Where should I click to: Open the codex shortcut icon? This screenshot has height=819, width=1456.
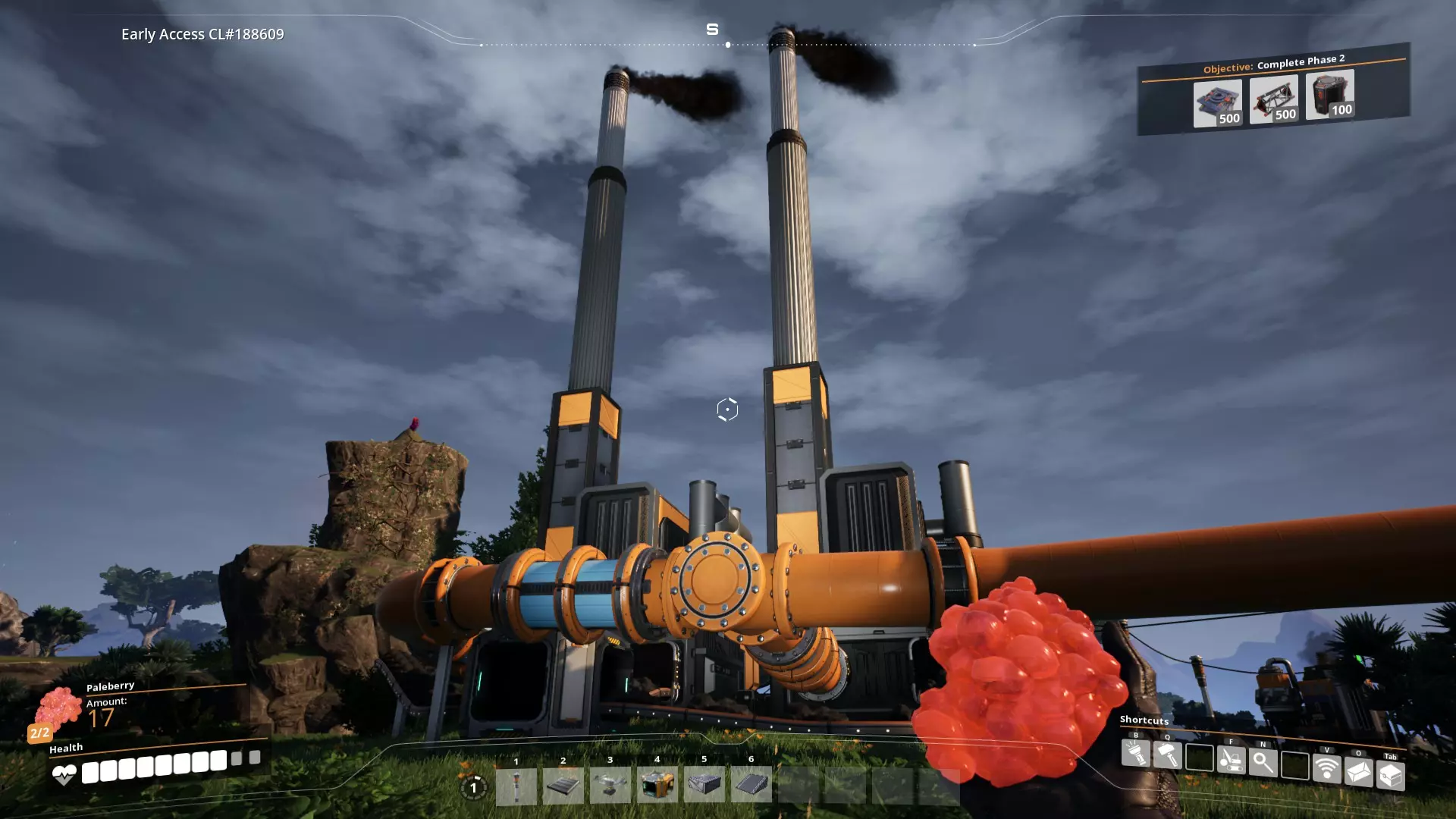(1358, 772)
